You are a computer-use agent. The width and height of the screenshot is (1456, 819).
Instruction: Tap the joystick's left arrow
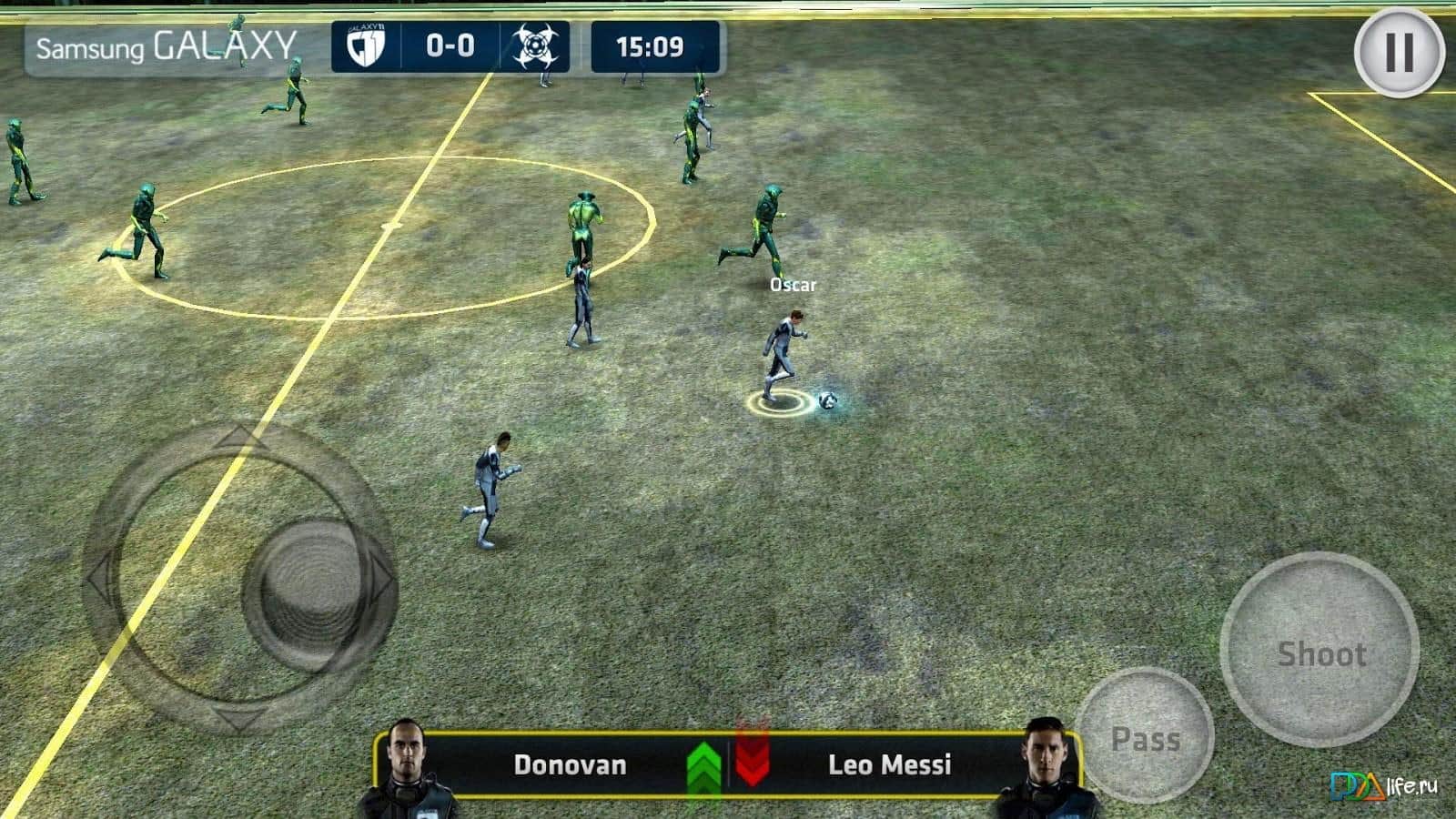click(100, 579)
